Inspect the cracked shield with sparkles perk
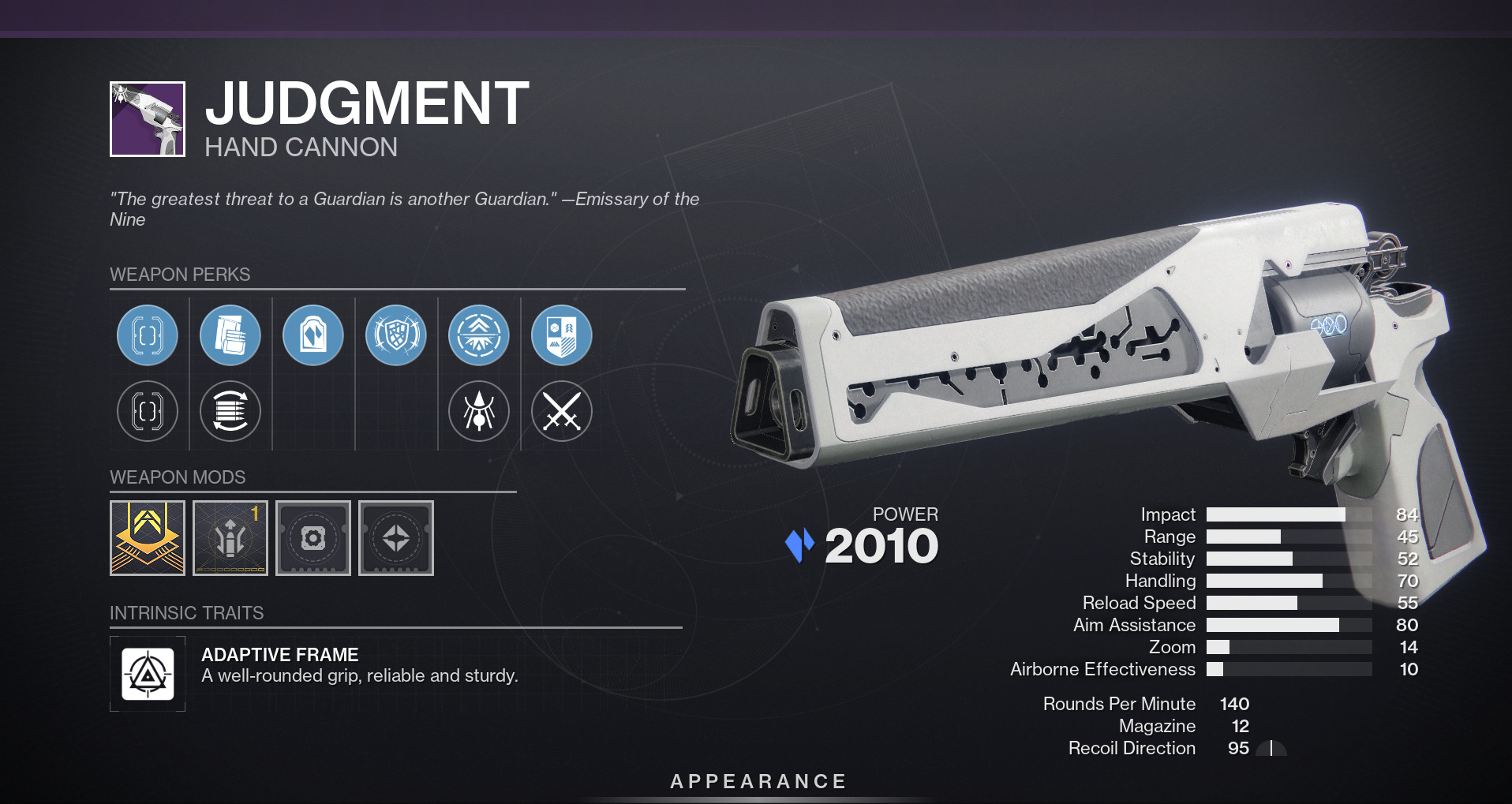1512x804 pixels. click(x=396, y=335)
